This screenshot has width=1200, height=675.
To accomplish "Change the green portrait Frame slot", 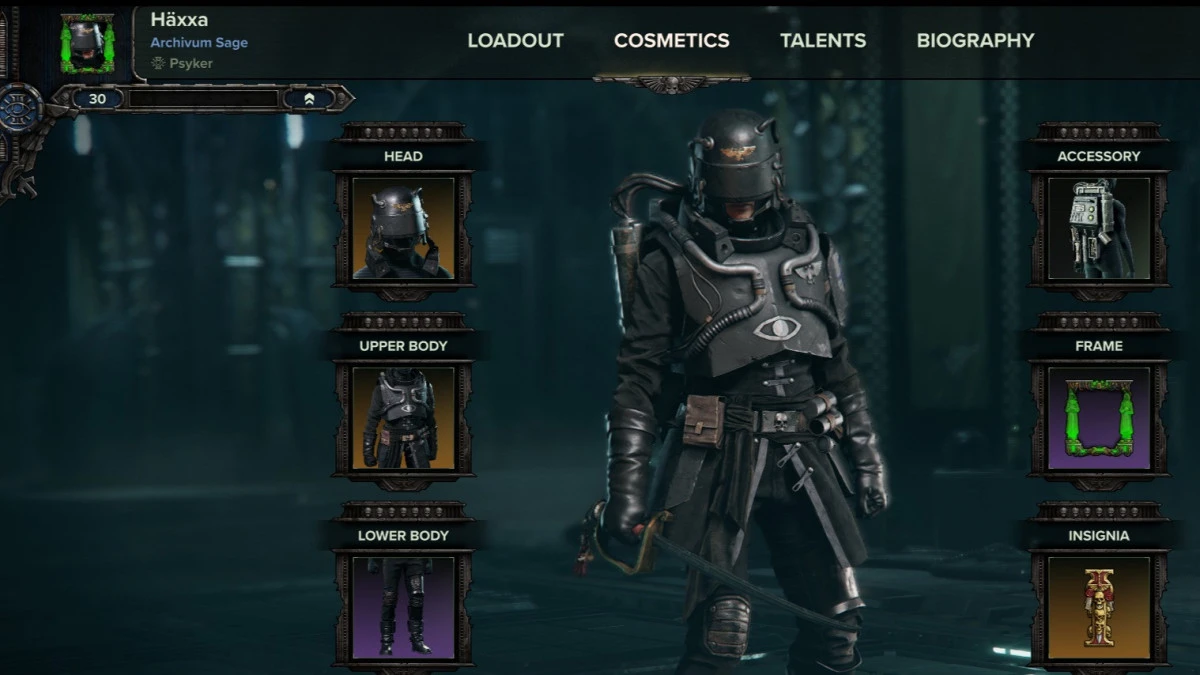I will [x=1098, y=418].
